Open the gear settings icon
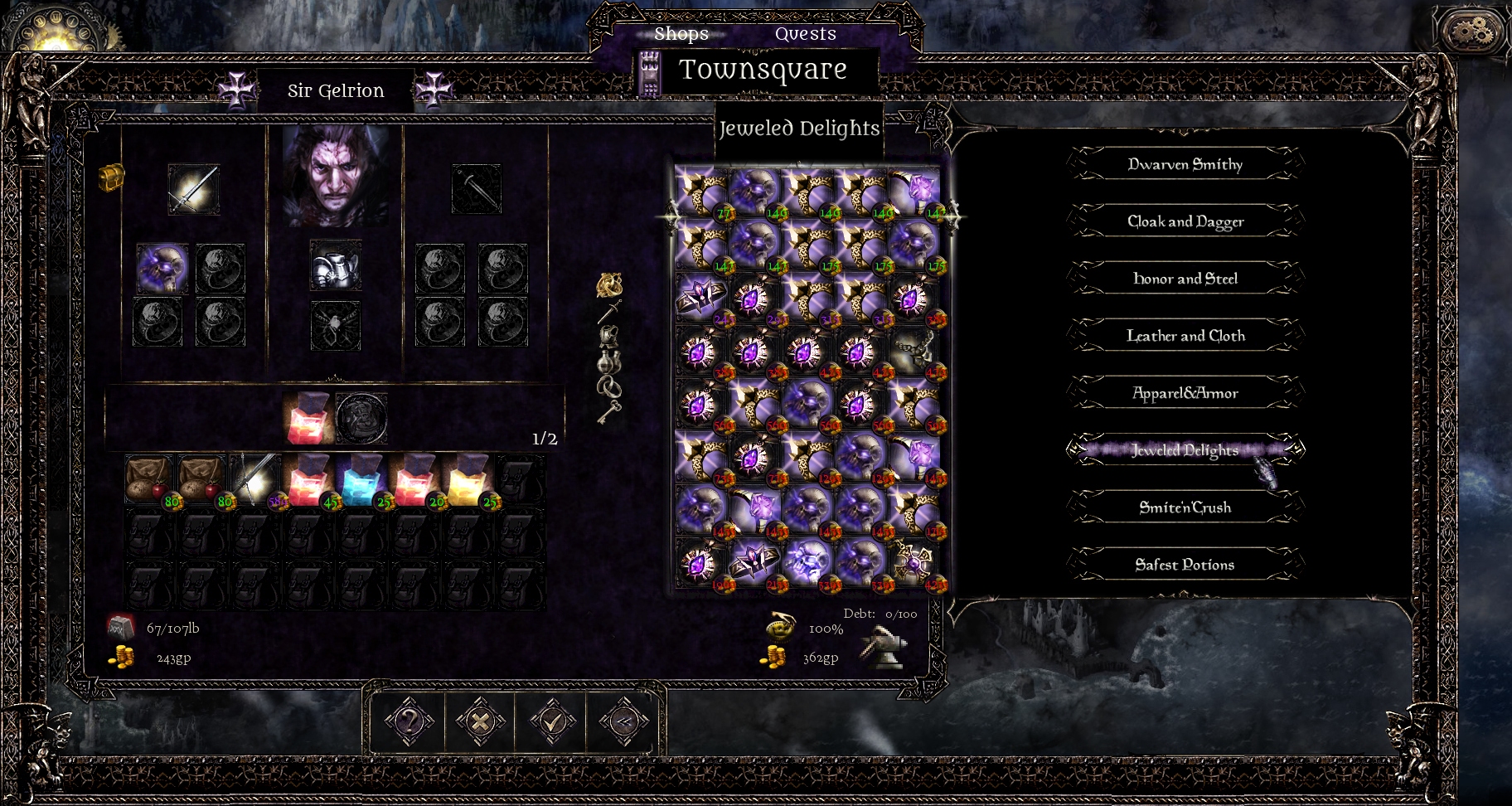The height and width of the screenshot is (806, 1512). pyautogui.click(x=1471, y=33)
